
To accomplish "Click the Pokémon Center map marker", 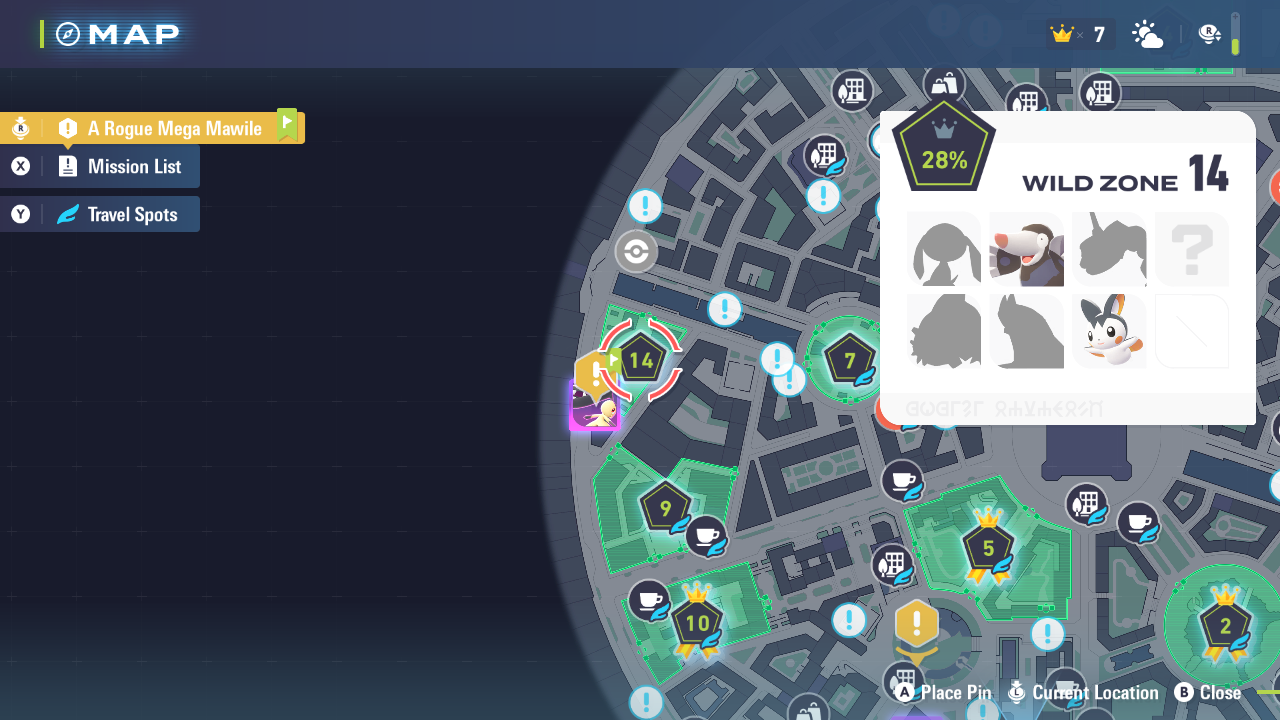I will (x=636, y=252).
